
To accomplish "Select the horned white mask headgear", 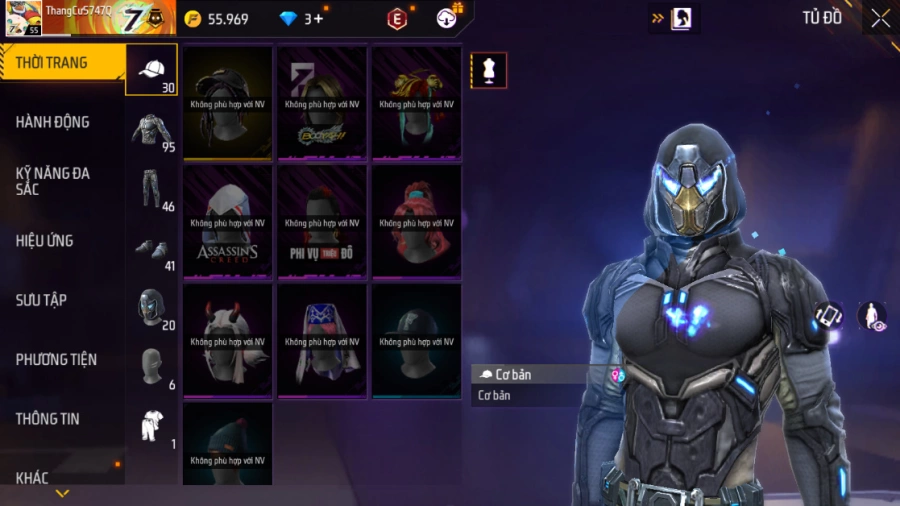I will point(227,340).
